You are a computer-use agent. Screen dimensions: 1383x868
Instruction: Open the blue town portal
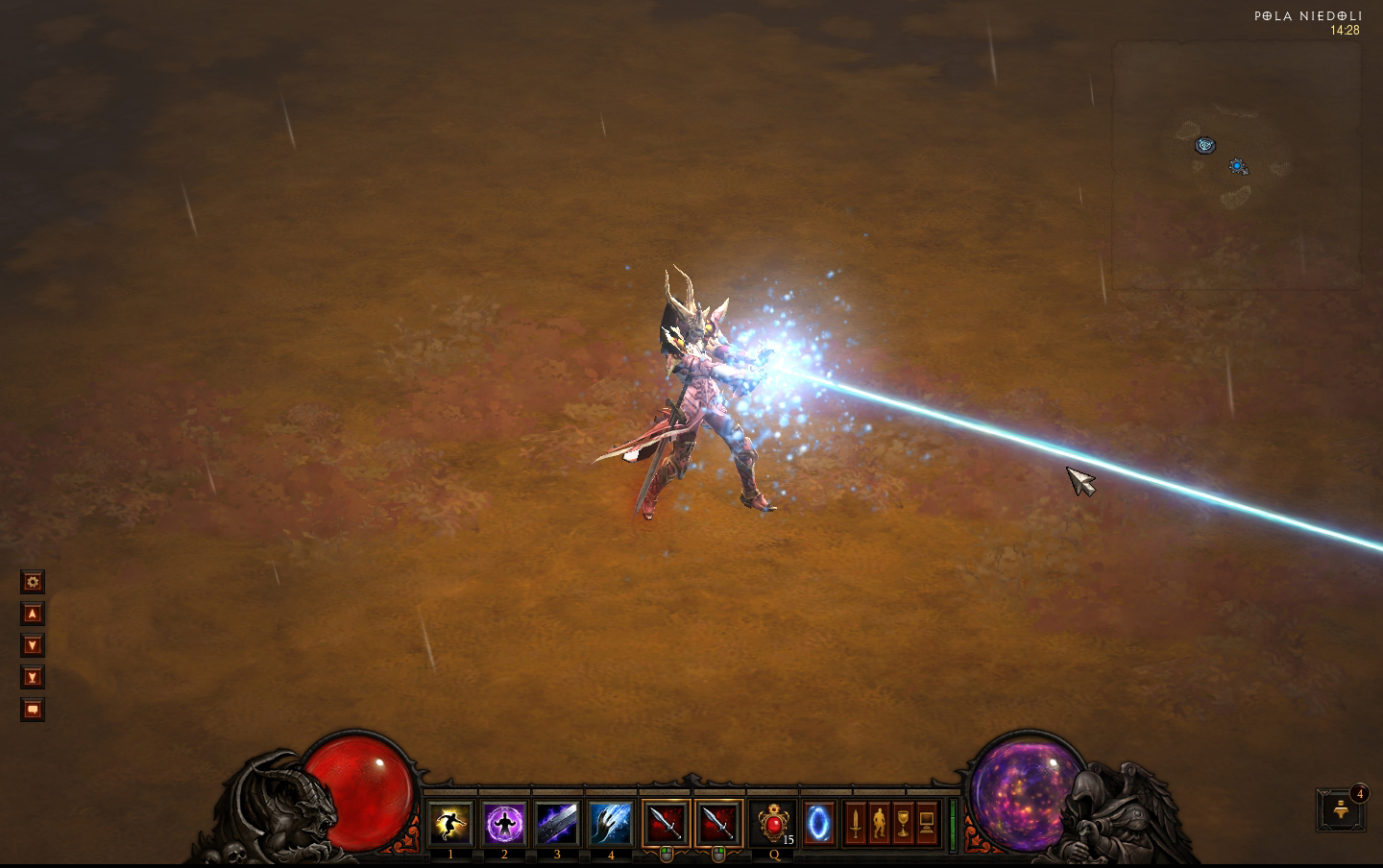click(x=819, y=823)
